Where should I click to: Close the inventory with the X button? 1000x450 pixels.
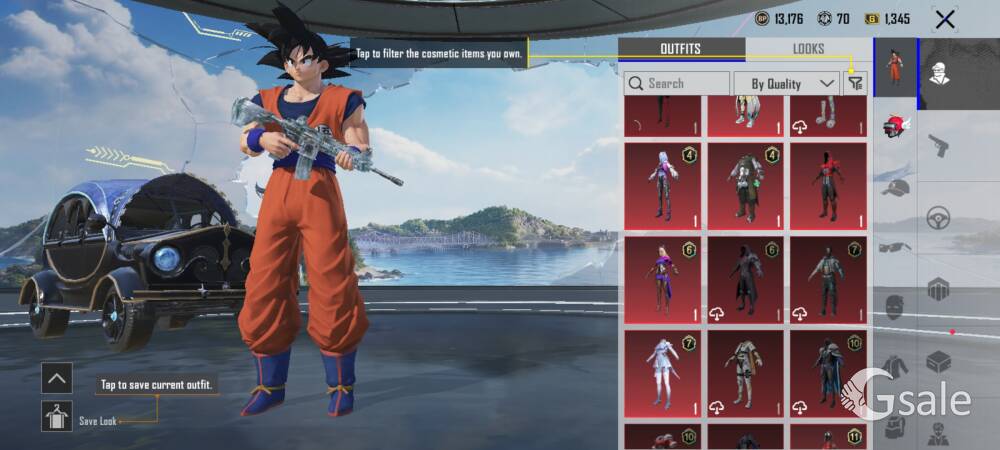pos(944,19)
